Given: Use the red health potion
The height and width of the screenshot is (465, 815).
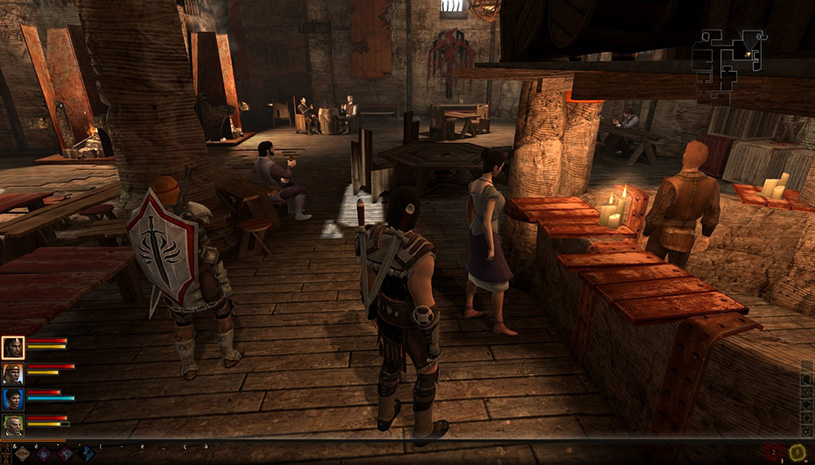Looking at the screenshot, I should pos(773,453).
